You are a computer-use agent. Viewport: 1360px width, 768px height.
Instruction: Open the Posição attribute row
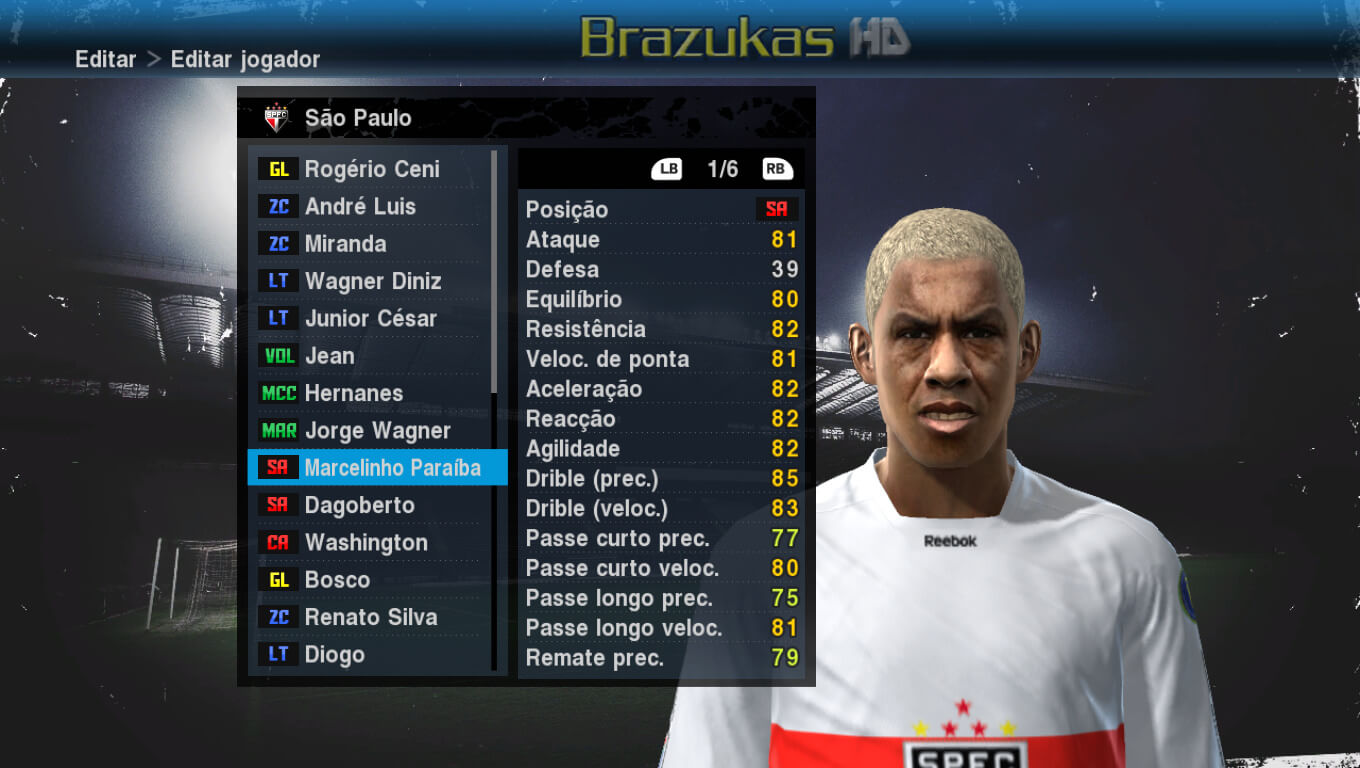click(661, 209)
